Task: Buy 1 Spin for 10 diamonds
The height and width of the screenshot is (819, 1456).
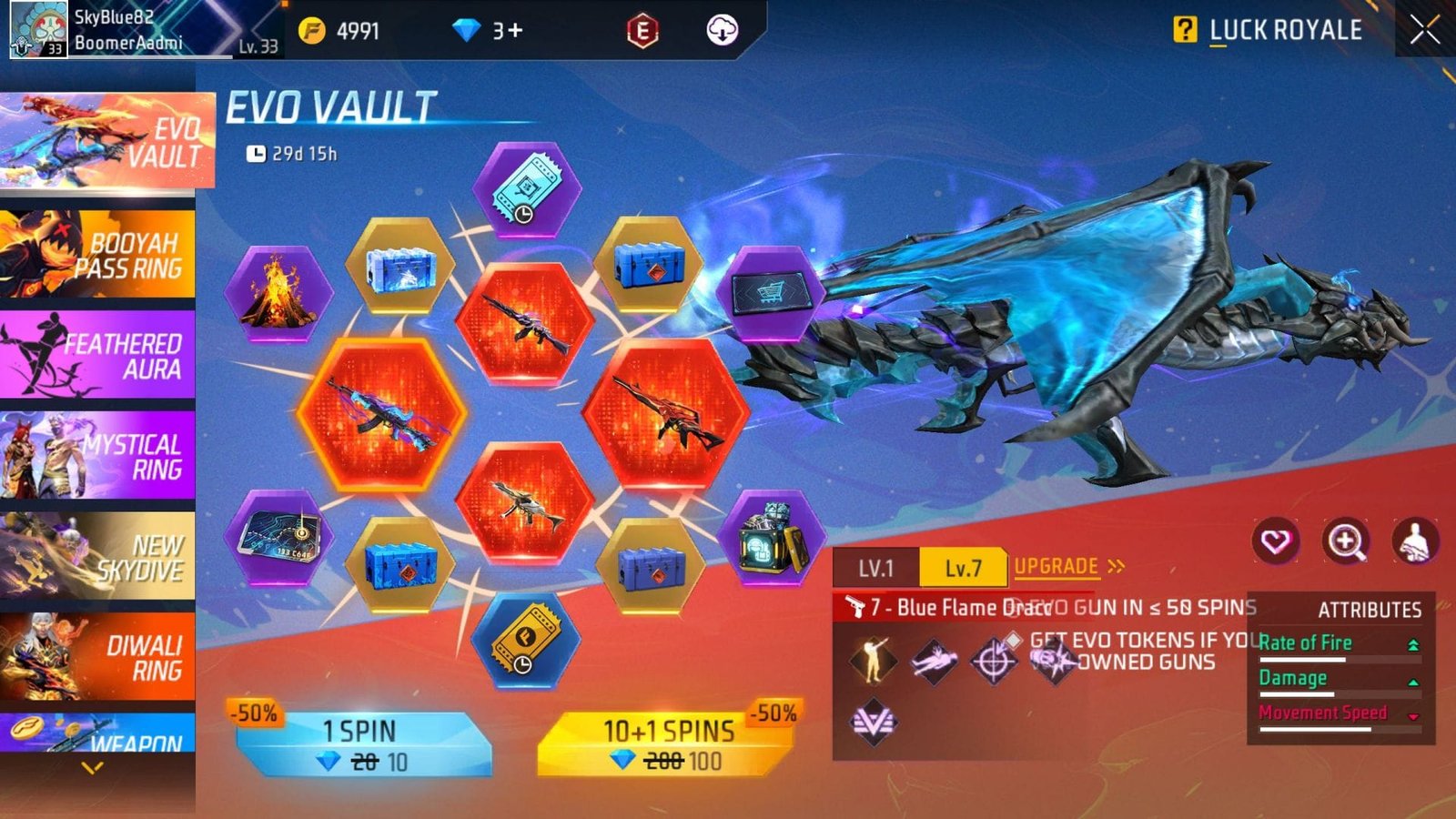Action: click(362, 744)
